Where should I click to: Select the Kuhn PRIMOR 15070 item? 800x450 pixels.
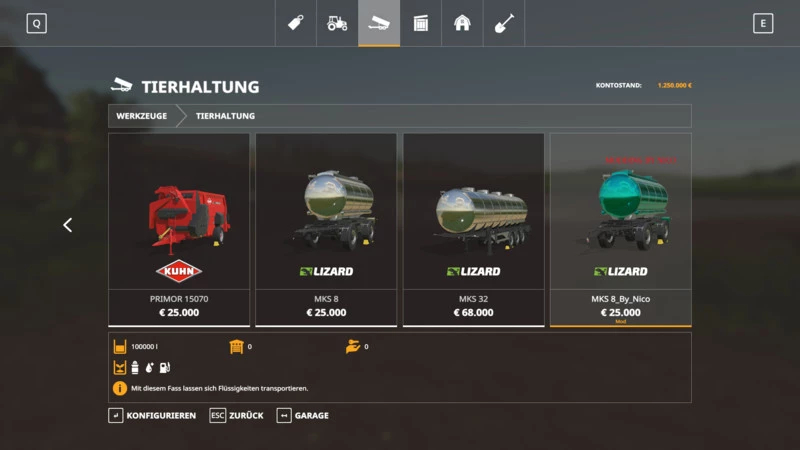click(x=179, y=229)
